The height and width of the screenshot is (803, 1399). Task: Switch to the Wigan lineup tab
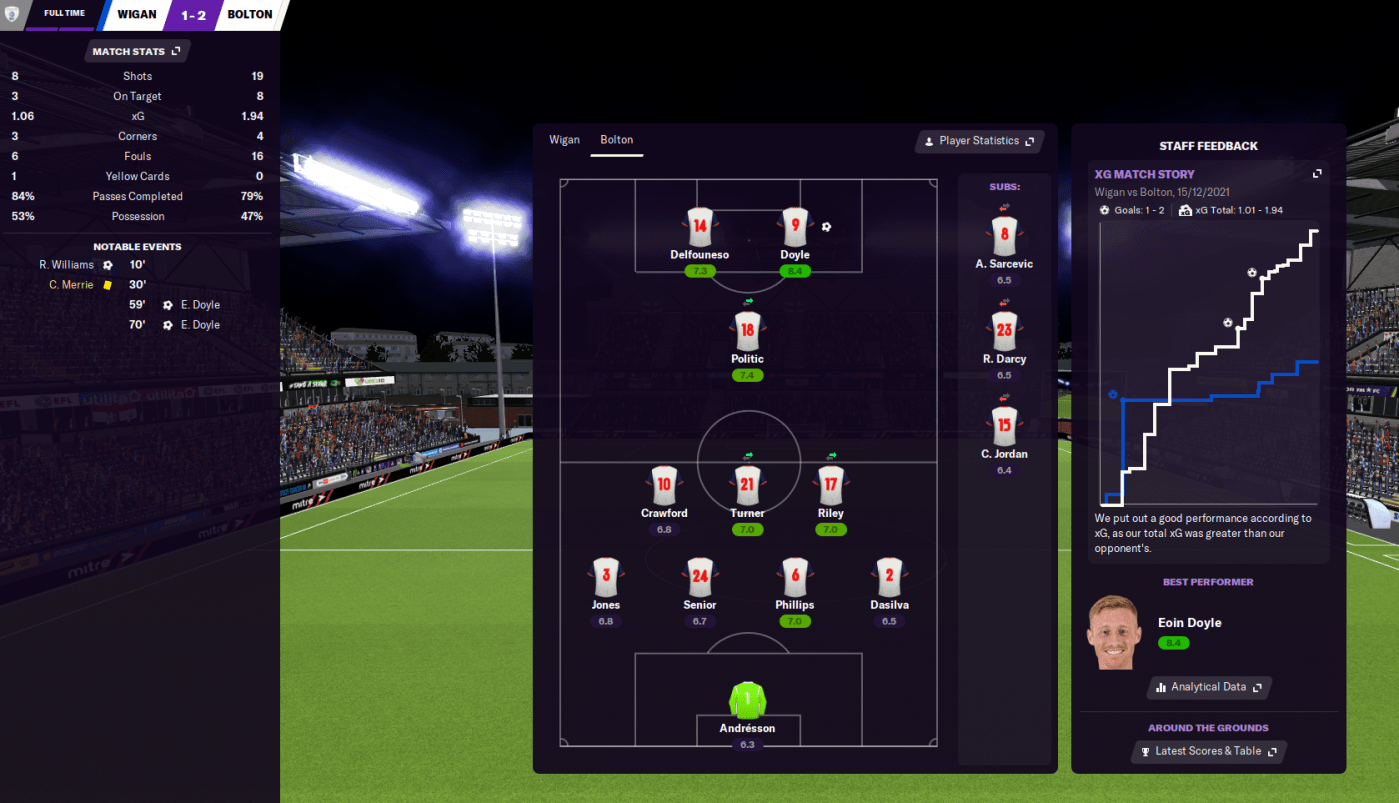(x=564, y=140)
